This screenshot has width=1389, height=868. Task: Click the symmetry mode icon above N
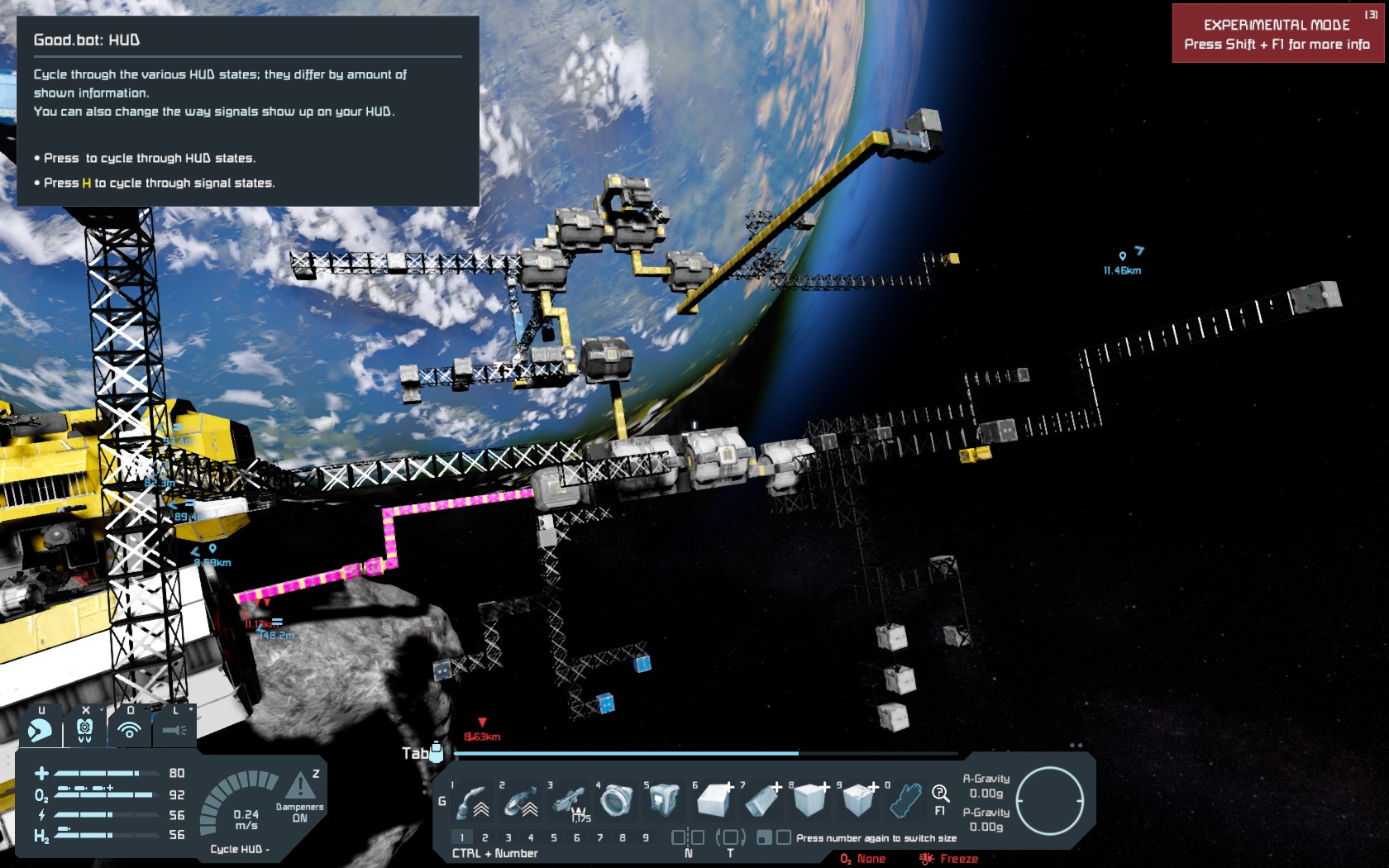pyautogui.click(x=688, y=837)
